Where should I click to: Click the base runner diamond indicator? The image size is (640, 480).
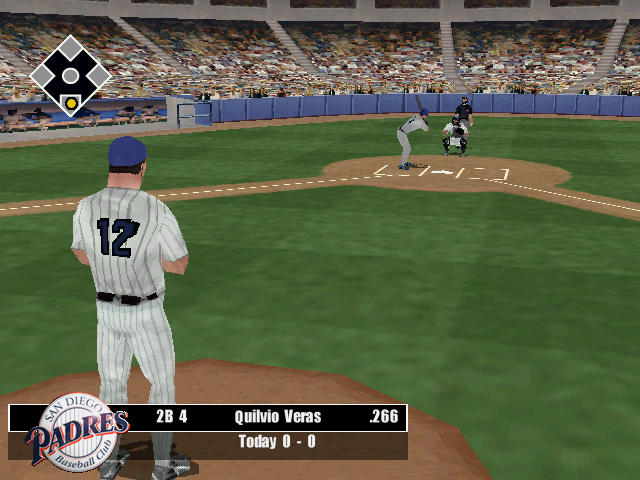tap(70, 76)
